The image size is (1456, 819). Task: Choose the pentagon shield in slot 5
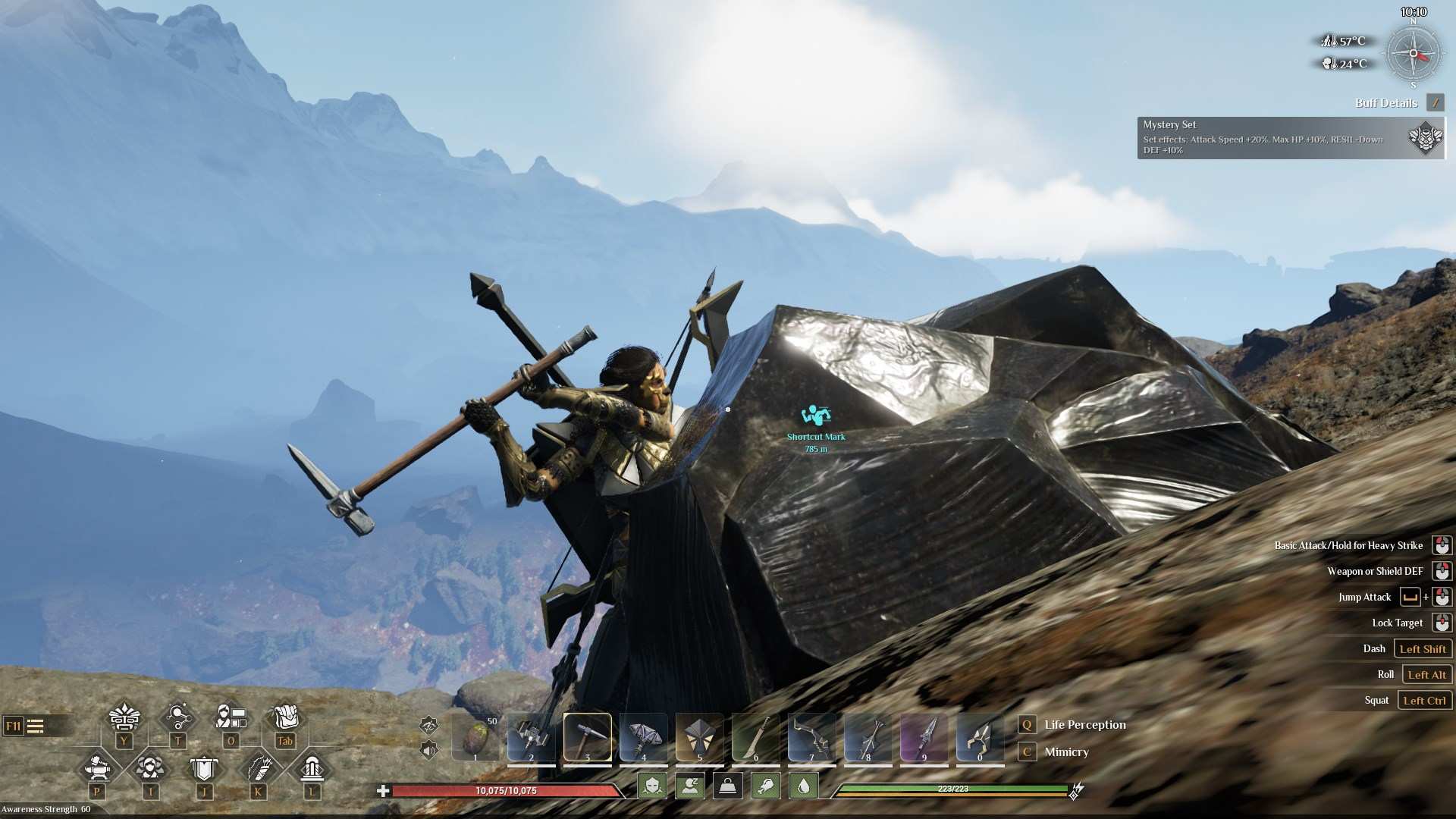699,736
